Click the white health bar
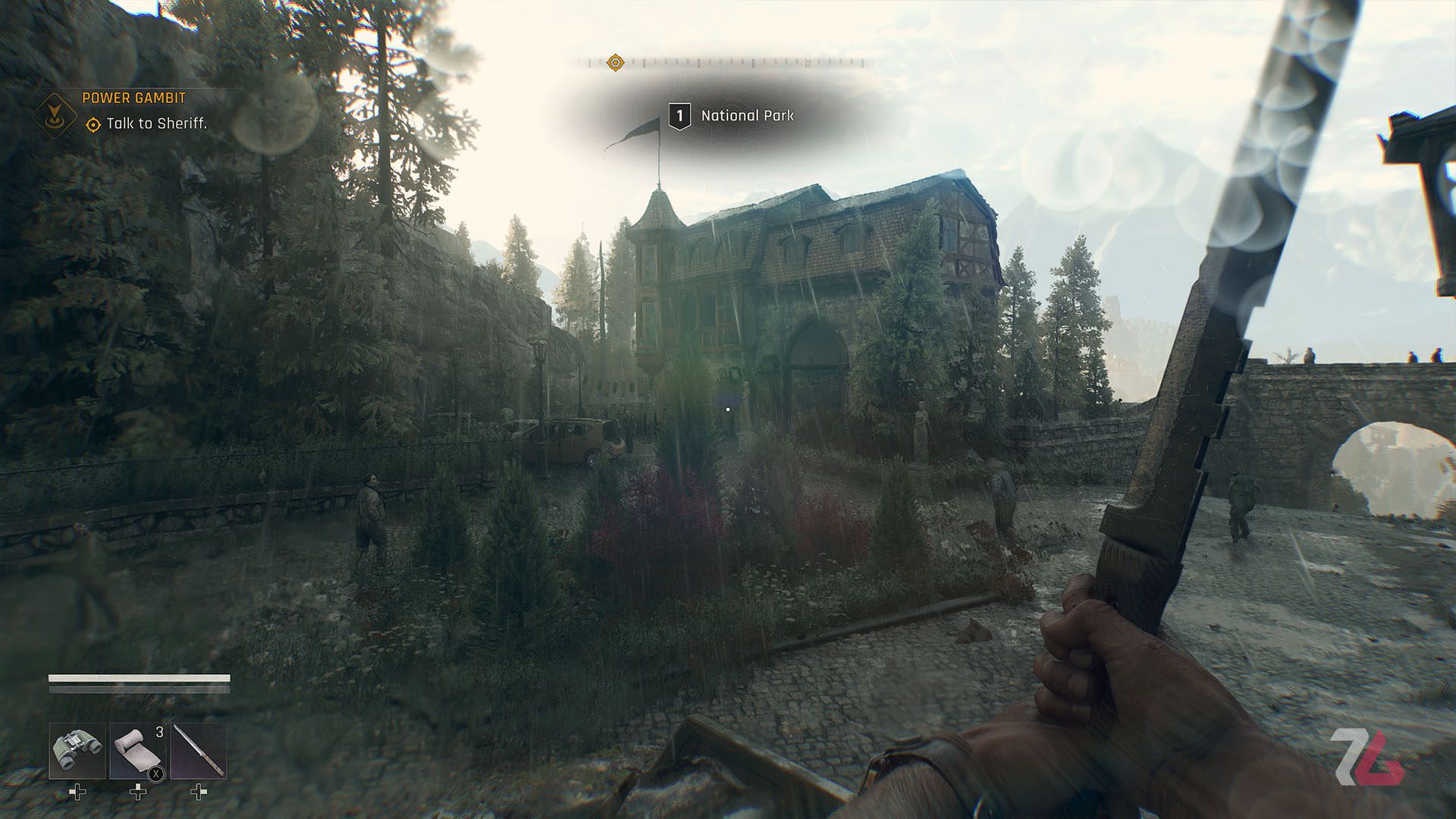The image size is (1456, 819). (140, 679)
